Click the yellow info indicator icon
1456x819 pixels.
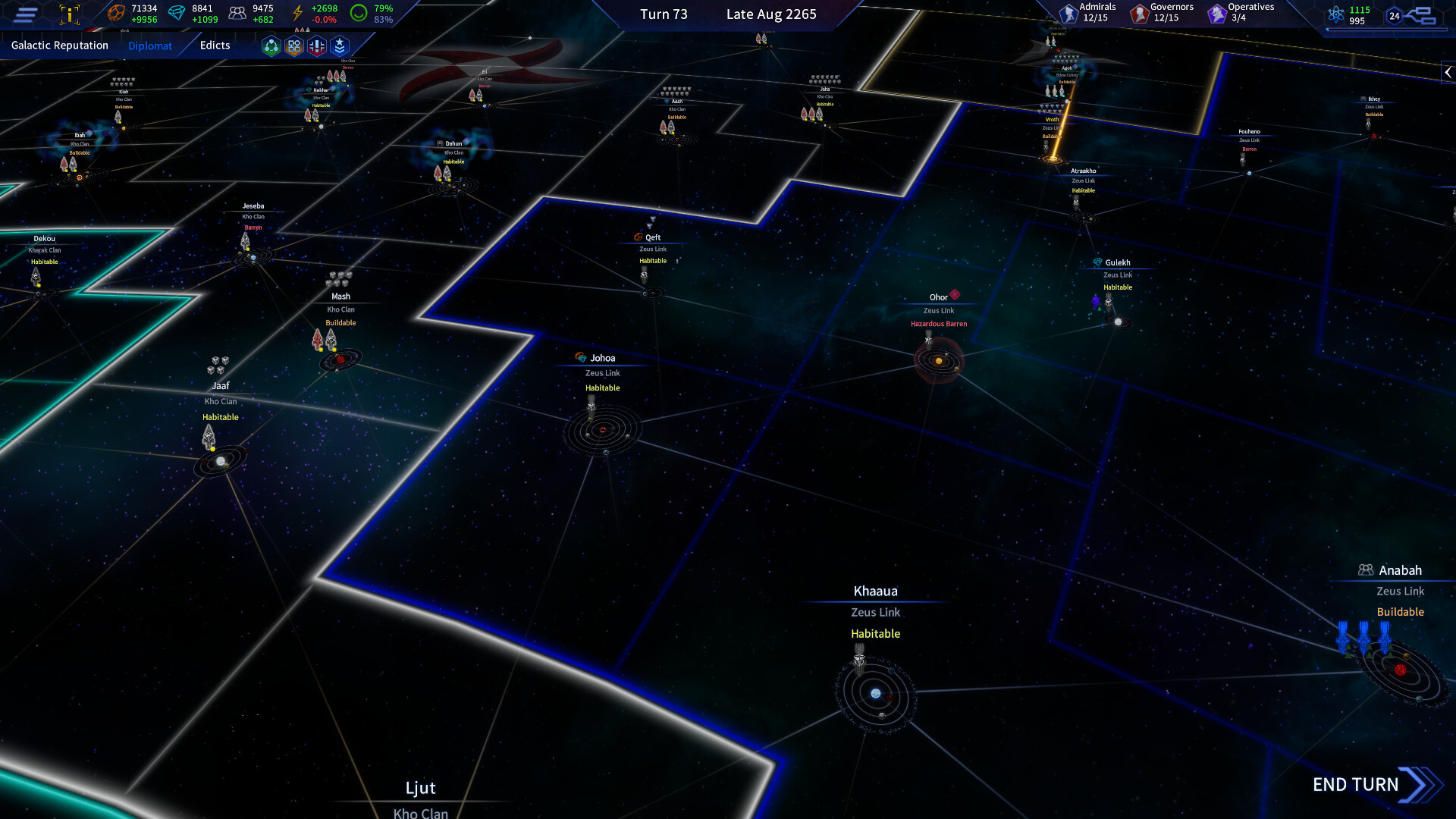[69, 14]
